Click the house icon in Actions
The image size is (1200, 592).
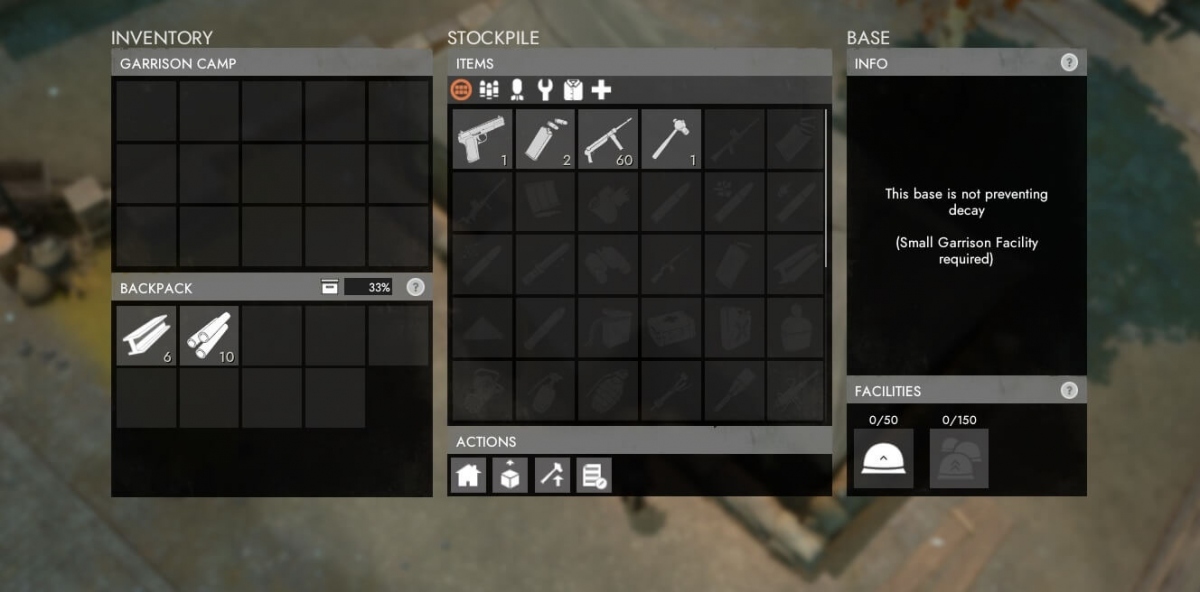click(469, 476)
